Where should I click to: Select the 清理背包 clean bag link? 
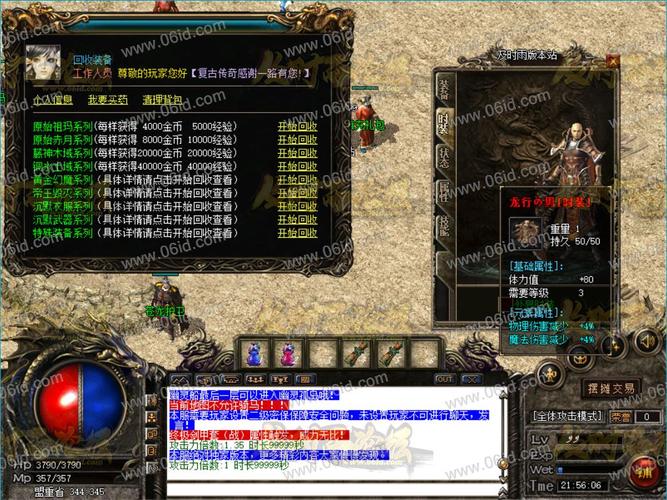tap(162, 100)
